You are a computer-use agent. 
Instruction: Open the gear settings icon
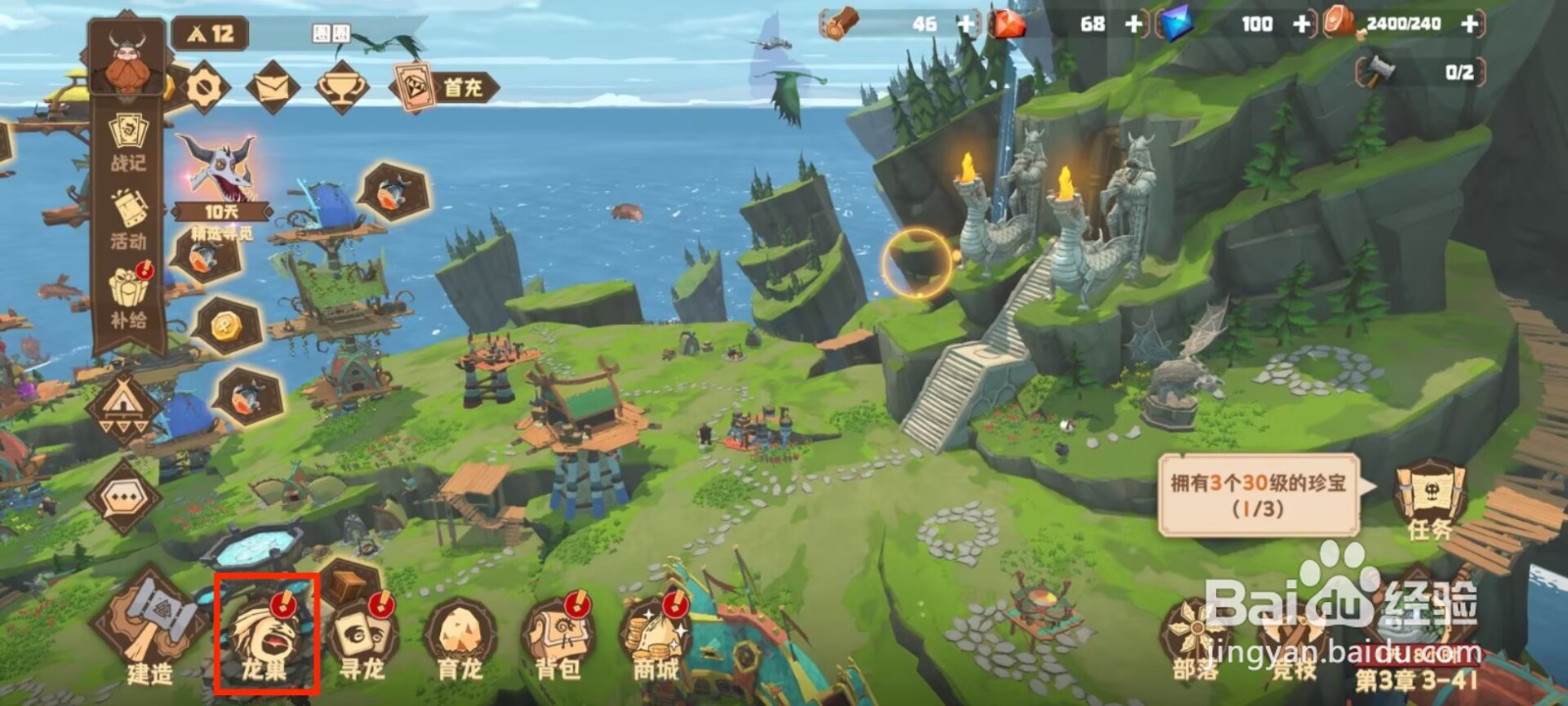204,88
